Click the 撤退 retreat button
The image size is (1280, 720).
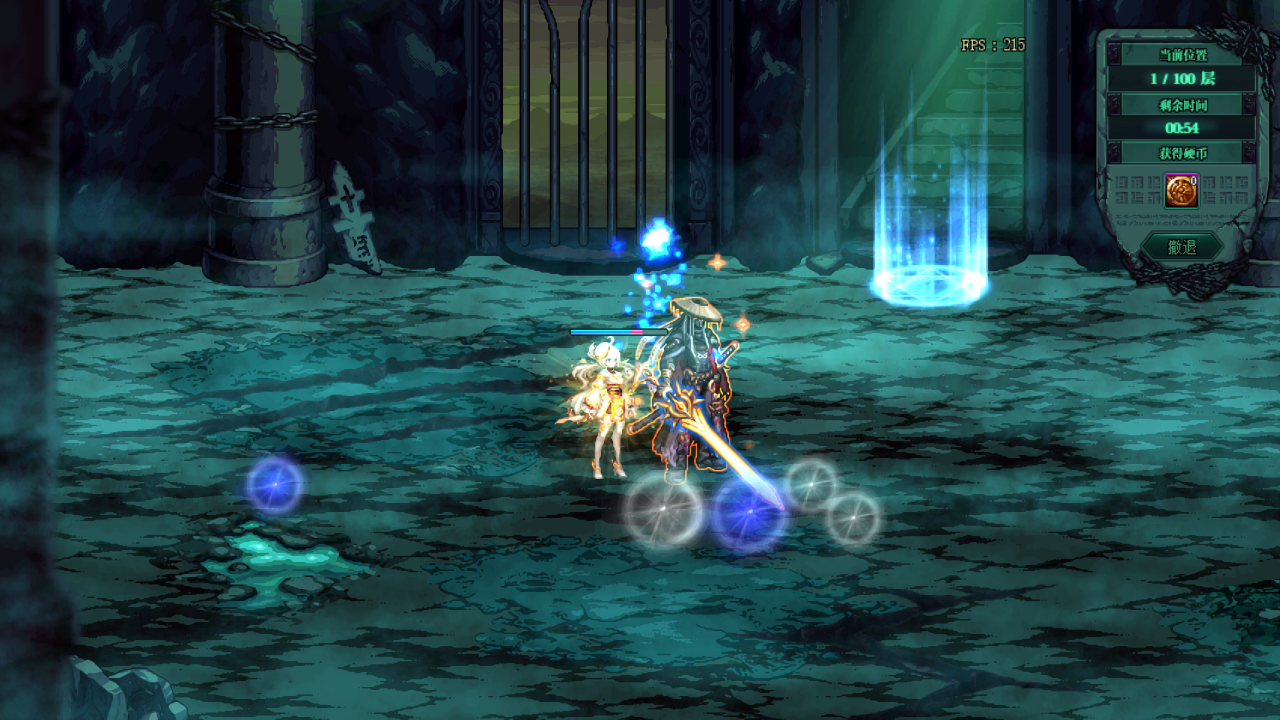pos(1182,247)
